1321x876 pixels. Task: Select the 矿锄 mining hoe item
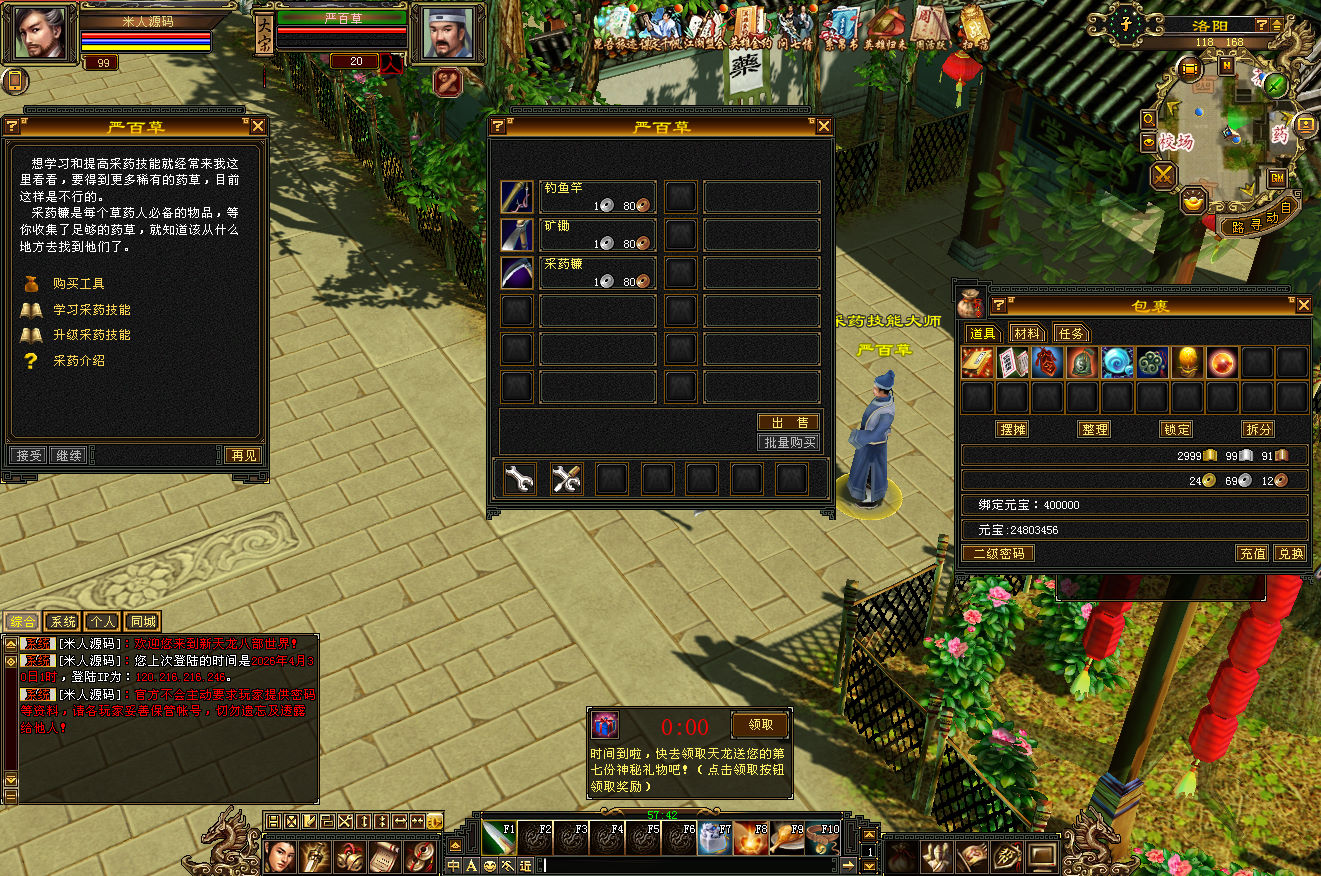[x=518, y=235]
